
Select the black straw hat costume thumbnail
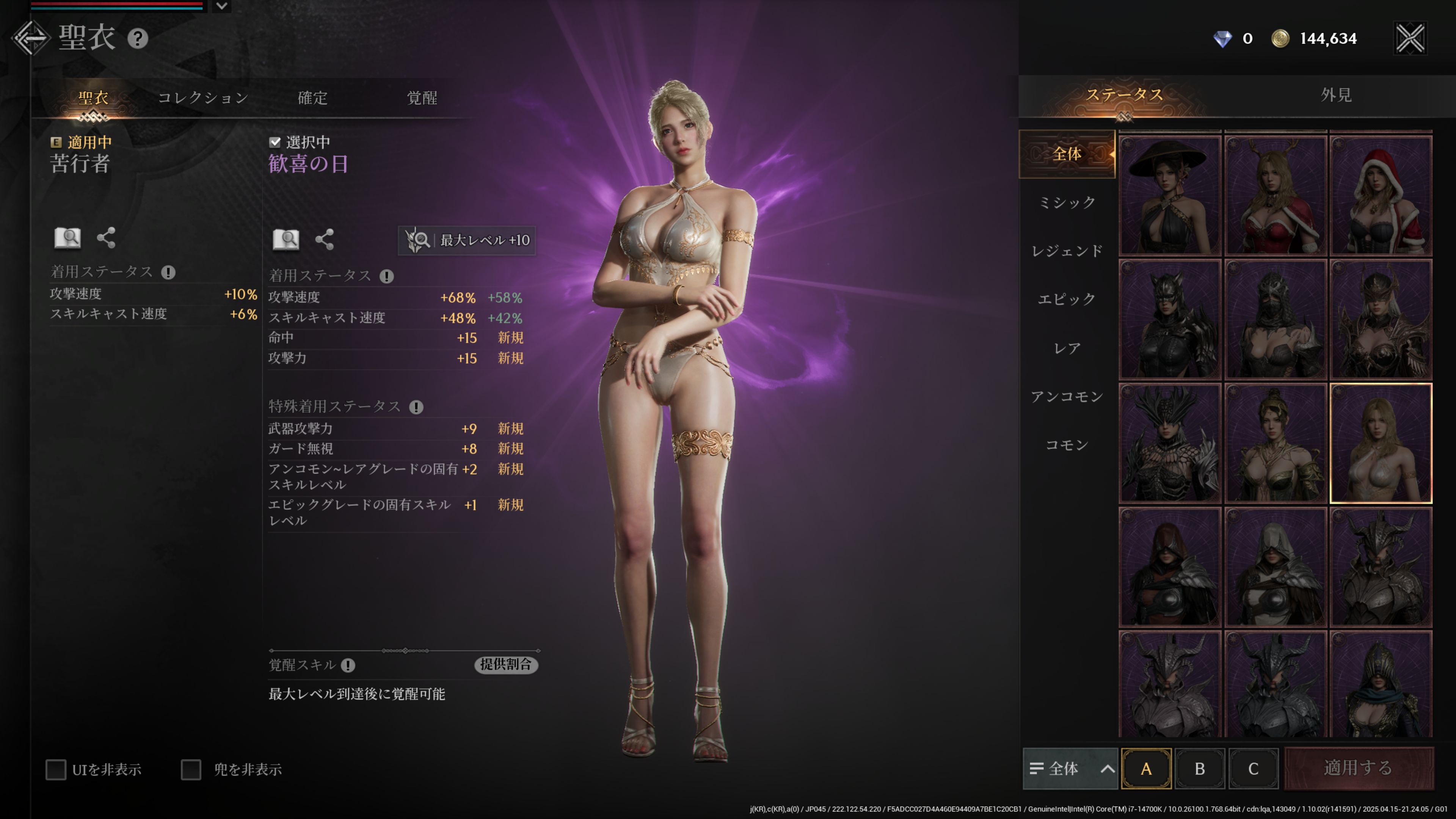[1169, 196]
